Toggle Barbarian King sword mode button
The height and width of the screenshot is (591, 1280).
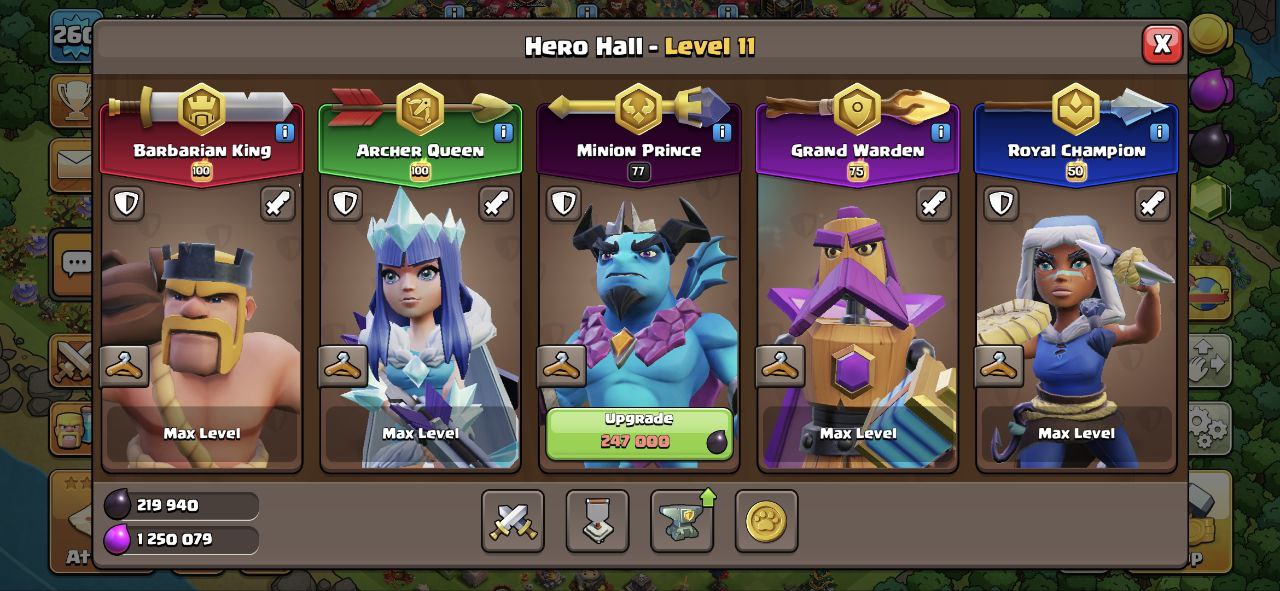click(x=278, y=204)
